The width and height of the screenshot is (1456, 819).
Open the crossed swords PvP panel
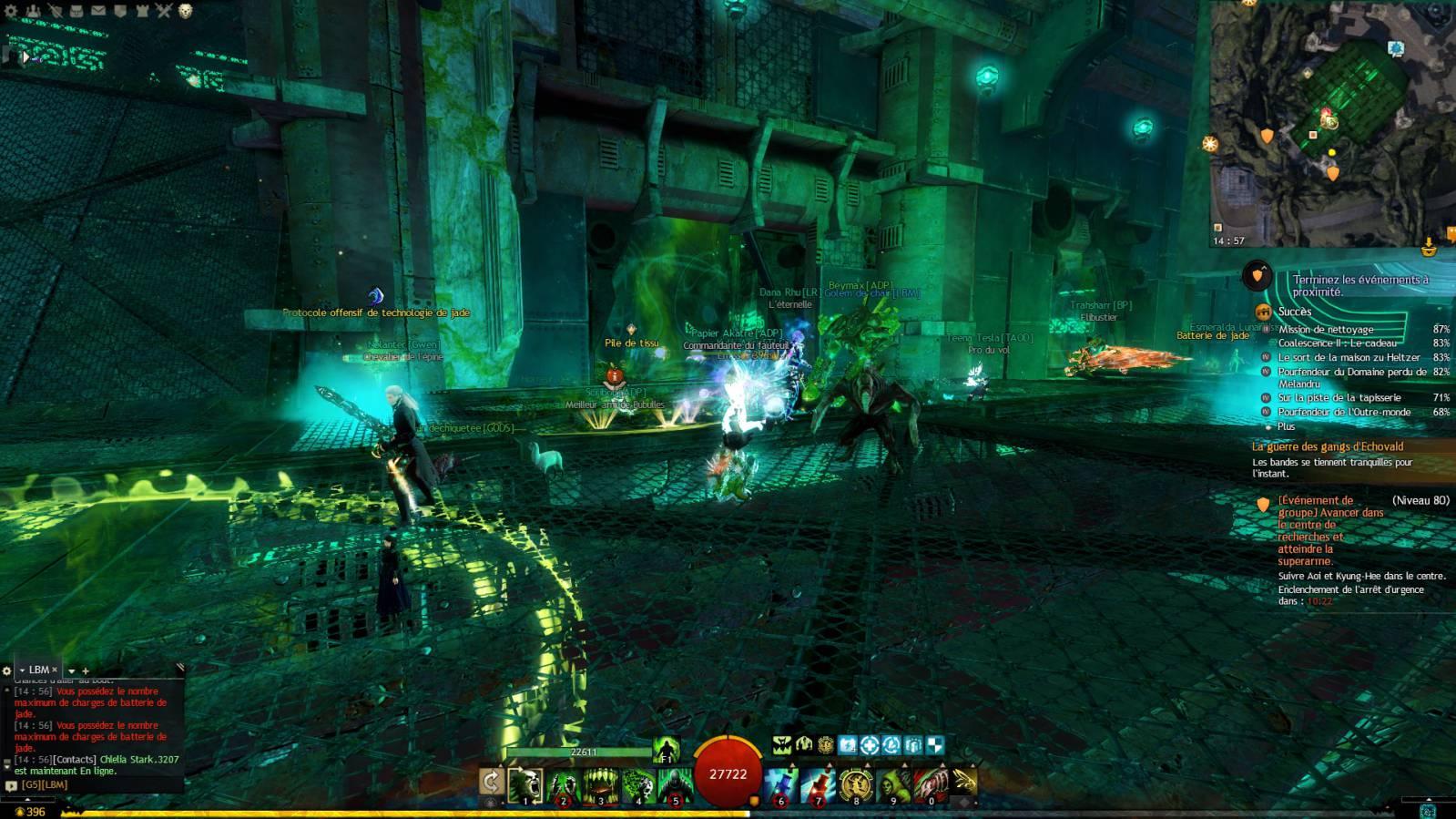tap(164, 11)
